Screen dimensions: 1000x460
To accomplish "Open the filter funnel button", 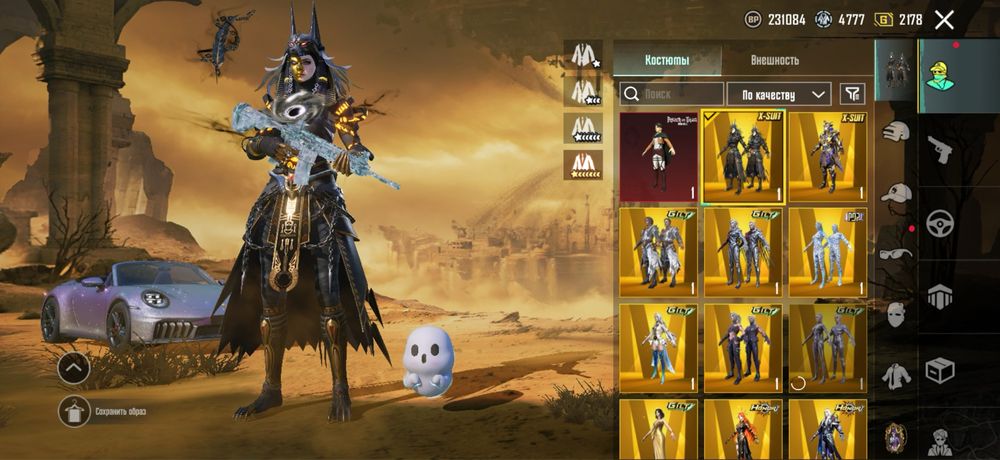I will pyautogui.click(x=852, y=94).
